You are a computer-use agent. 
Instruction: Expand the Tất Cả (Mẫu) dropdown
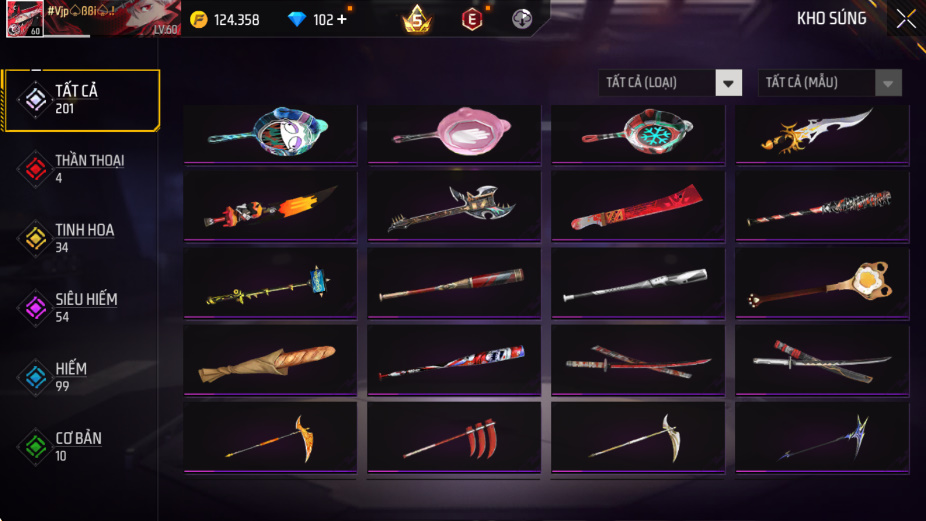coord(830,83)
